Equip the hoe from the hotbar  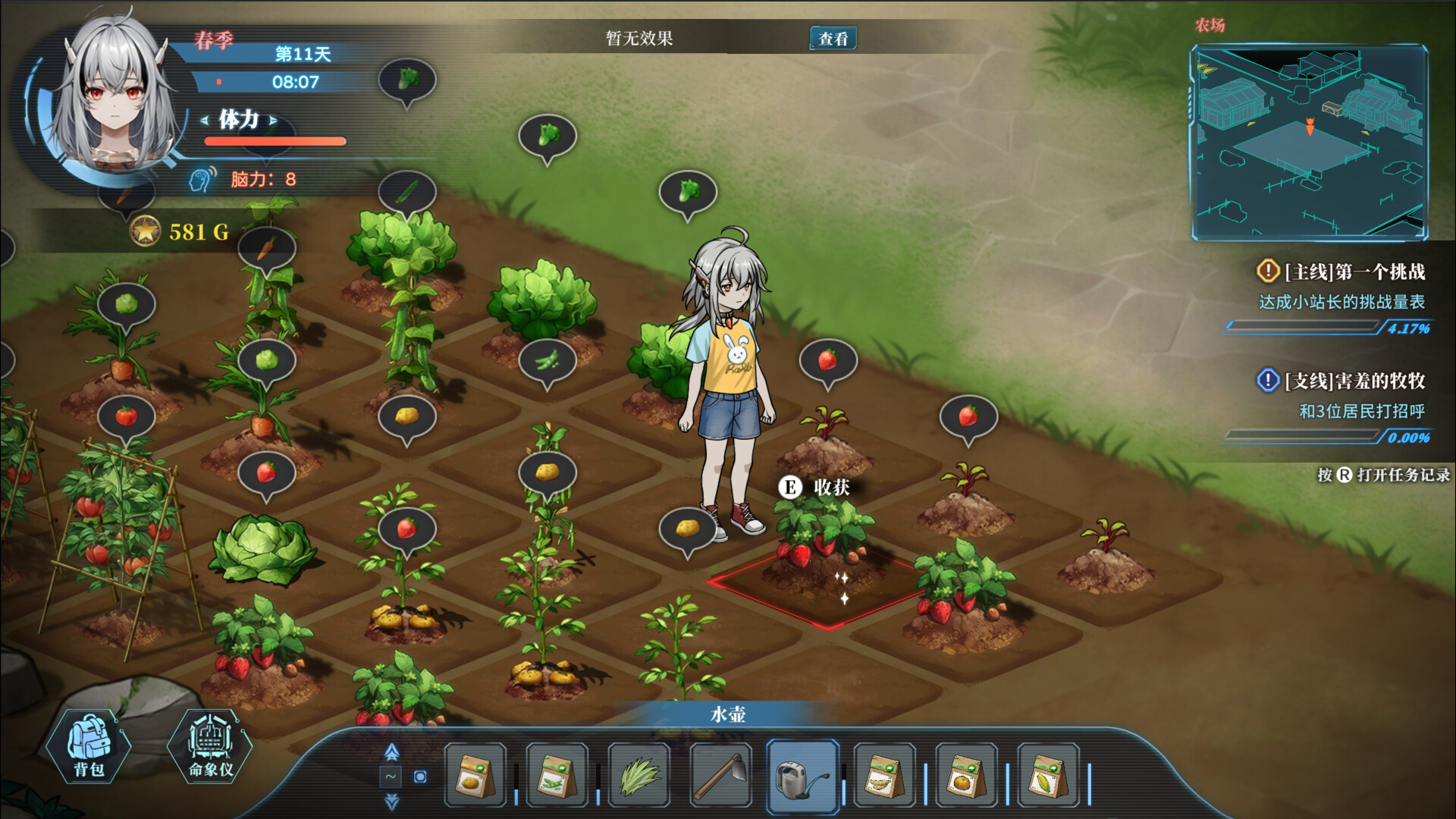tap(720, 776)
